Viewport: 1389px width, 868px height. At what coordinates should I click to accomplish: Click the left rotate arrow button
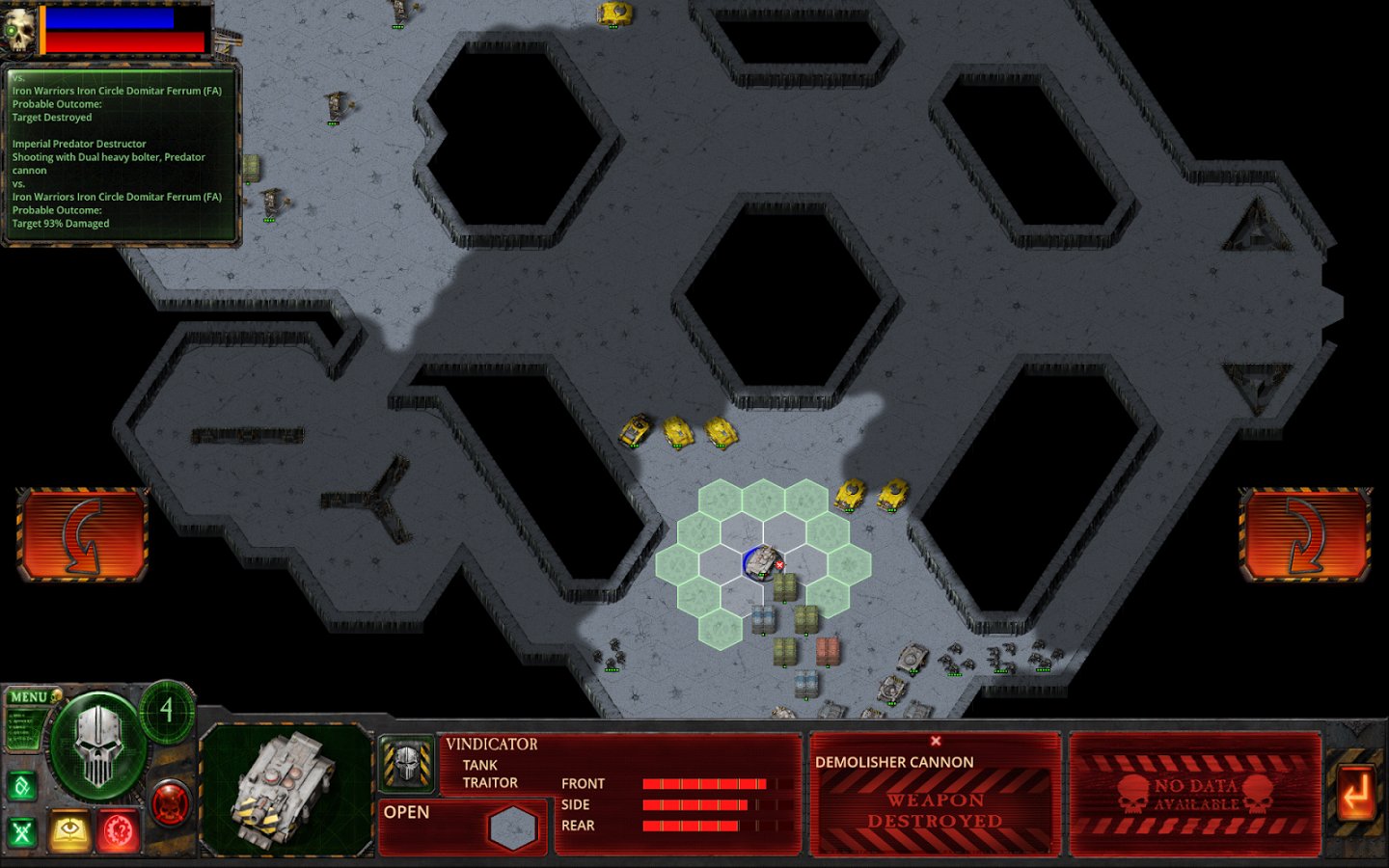pos(82,535)
